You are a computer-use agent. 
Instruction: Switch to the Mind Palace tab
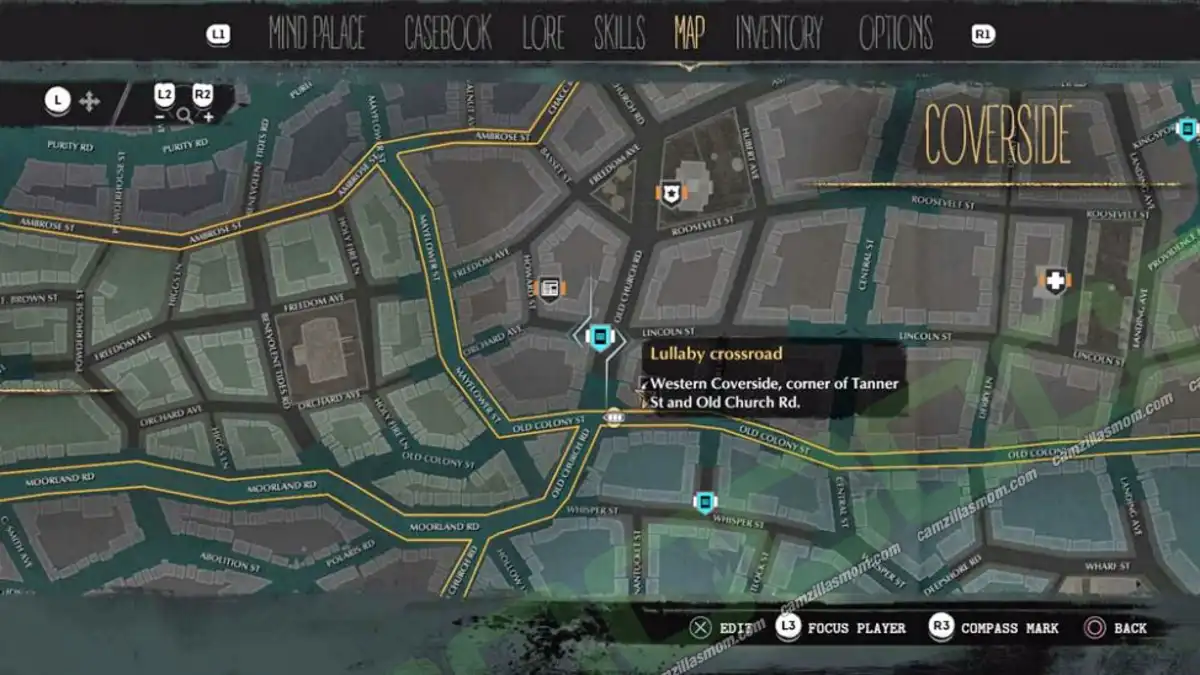[x=319, y=34]
